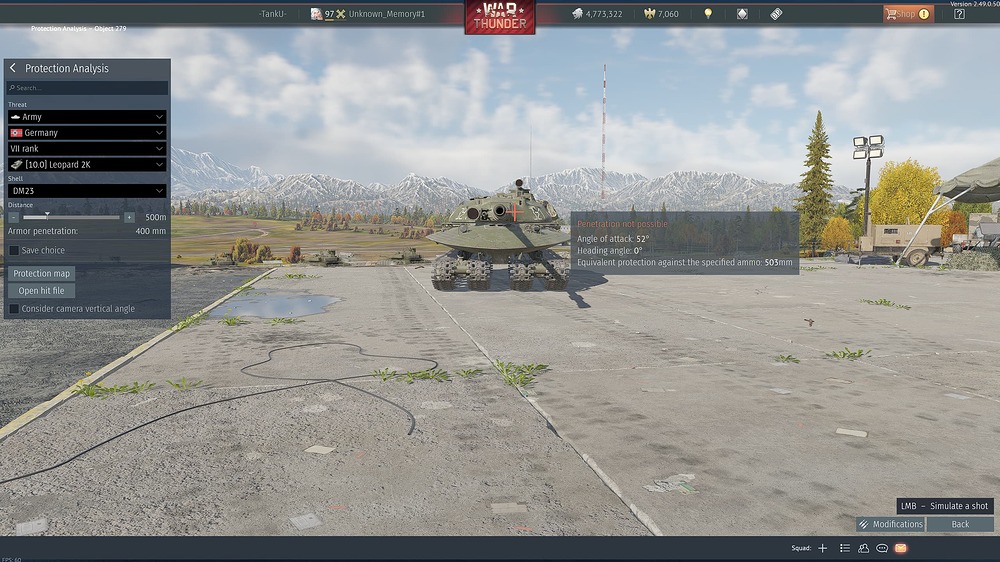Decrease distance with the minus button
This screenshot has width=1000, height=562.
(14, 217)
